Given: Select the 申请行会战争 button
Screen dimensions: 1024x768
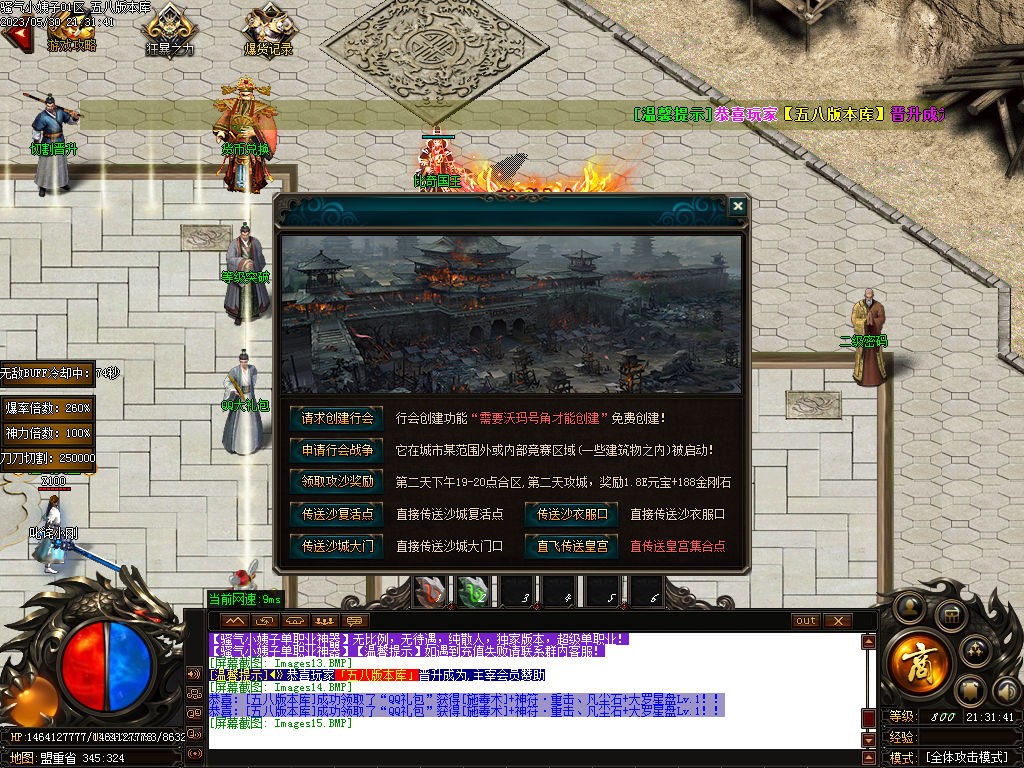Looking at the screenshot, I should click(x=336, y=450).
